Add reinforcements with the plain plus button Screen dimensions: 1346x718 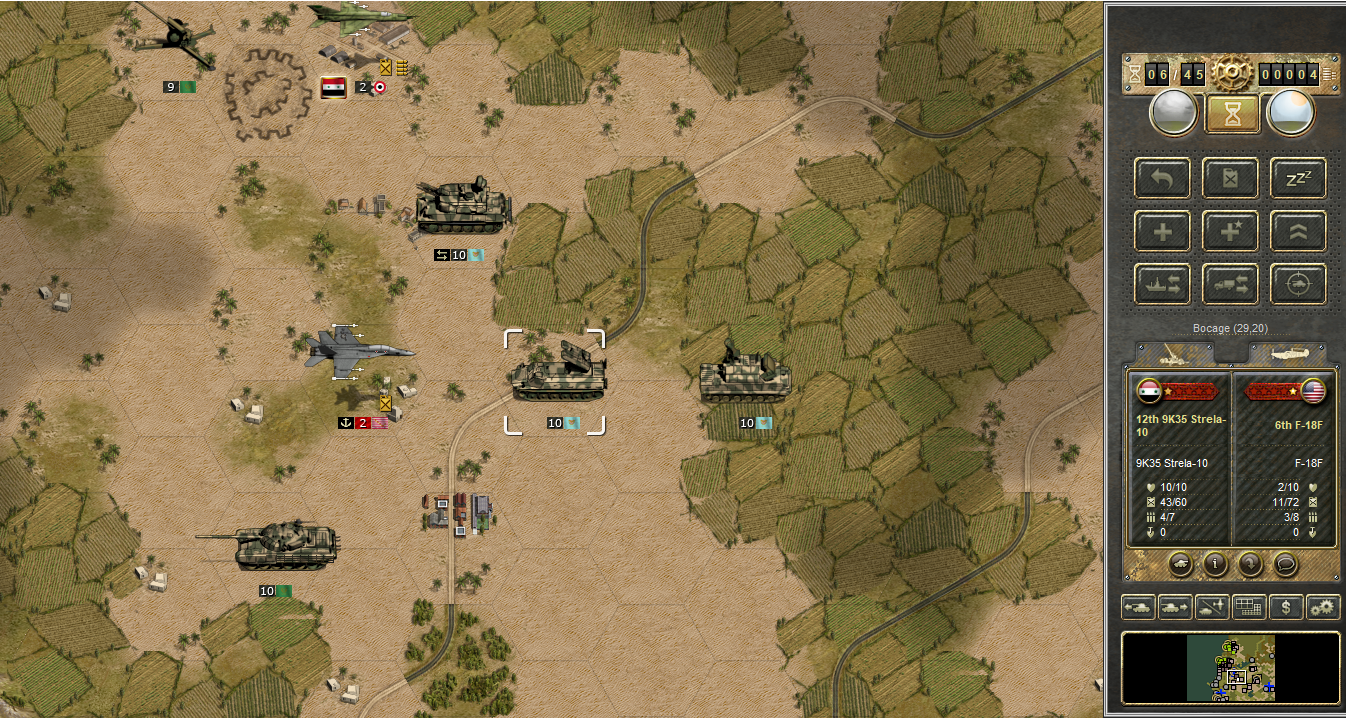coord(1162,231)
